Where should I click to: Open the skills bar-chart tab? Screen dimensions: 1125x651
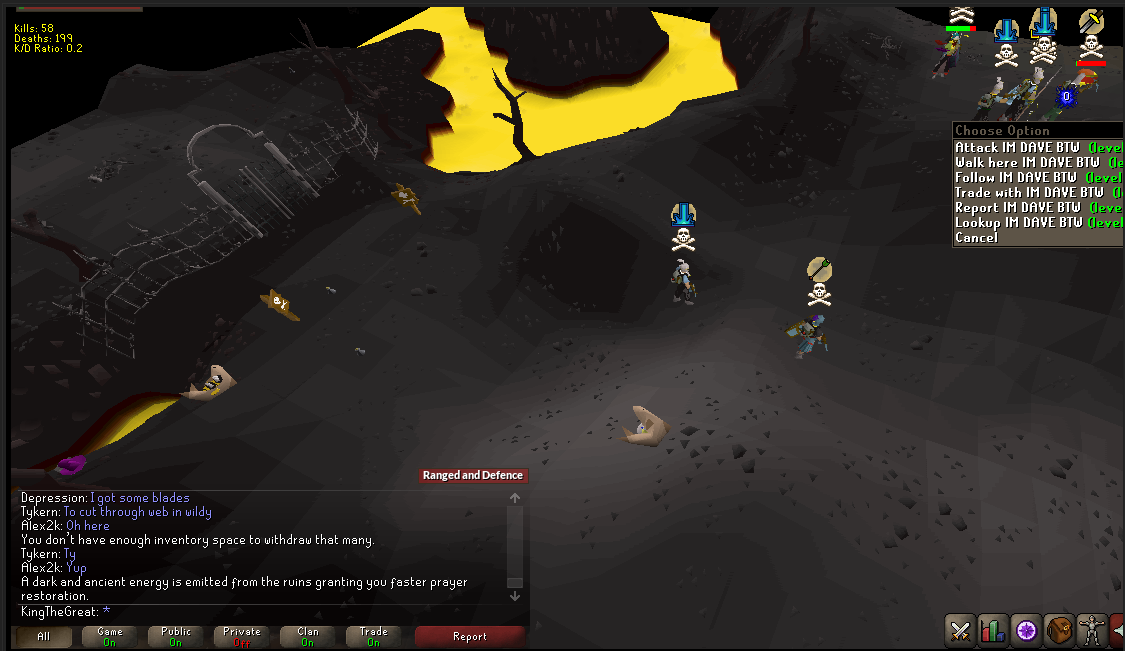[993, 630]
